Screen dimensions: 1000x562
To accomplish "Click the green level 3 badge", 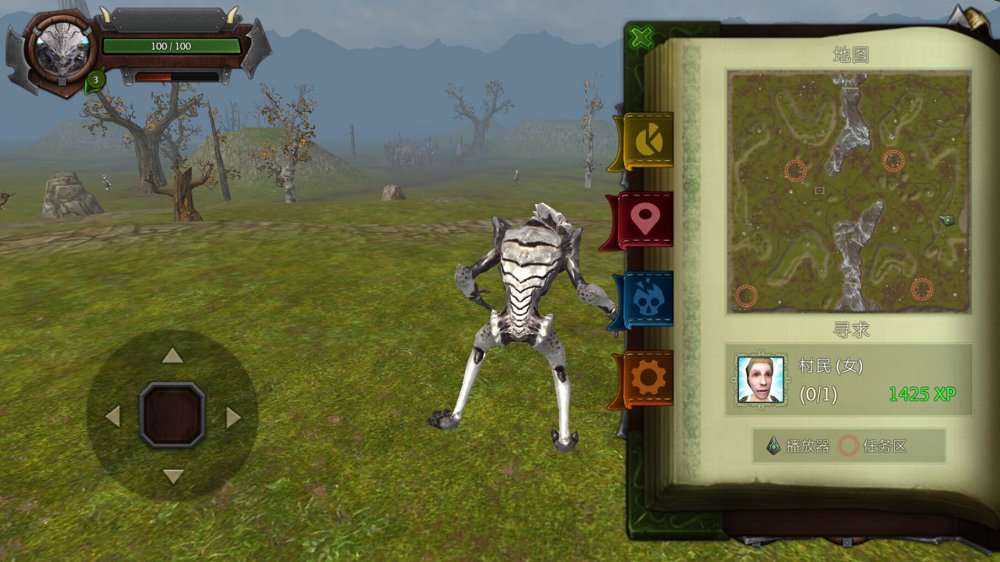I will point(95,79).
